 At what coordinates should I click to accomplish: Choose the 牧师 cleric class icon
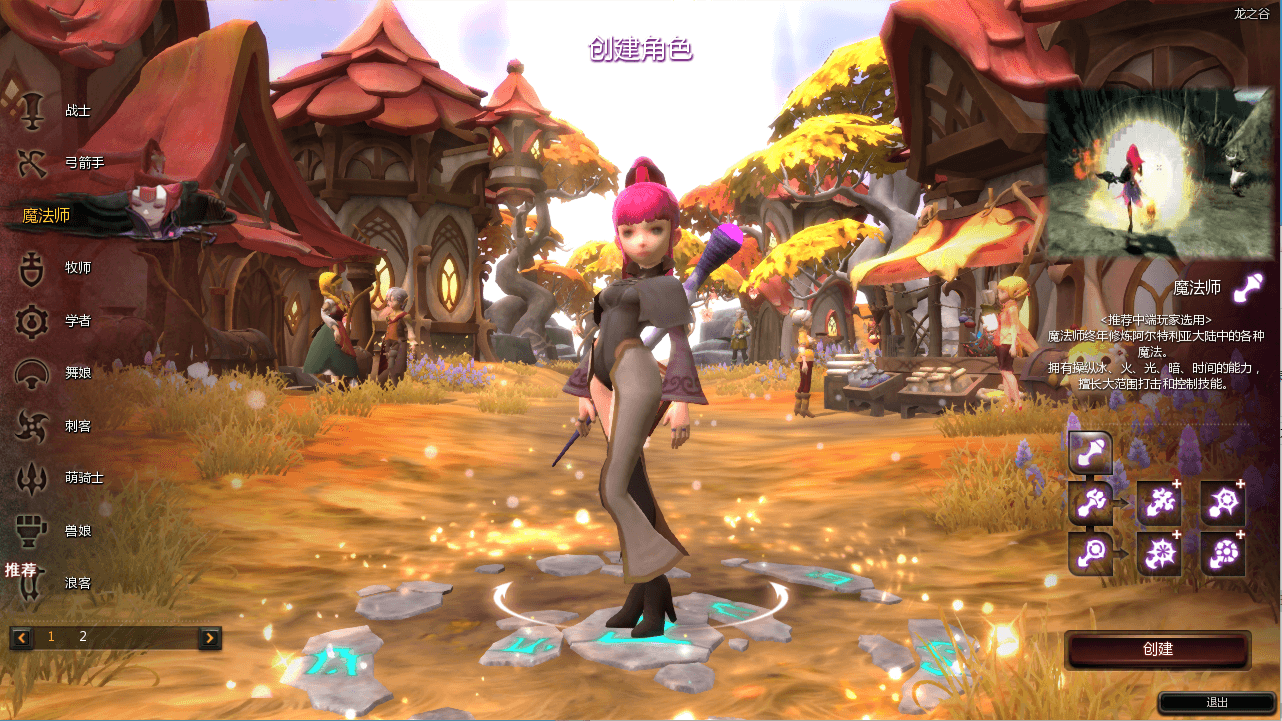click(x=30, y=268)
